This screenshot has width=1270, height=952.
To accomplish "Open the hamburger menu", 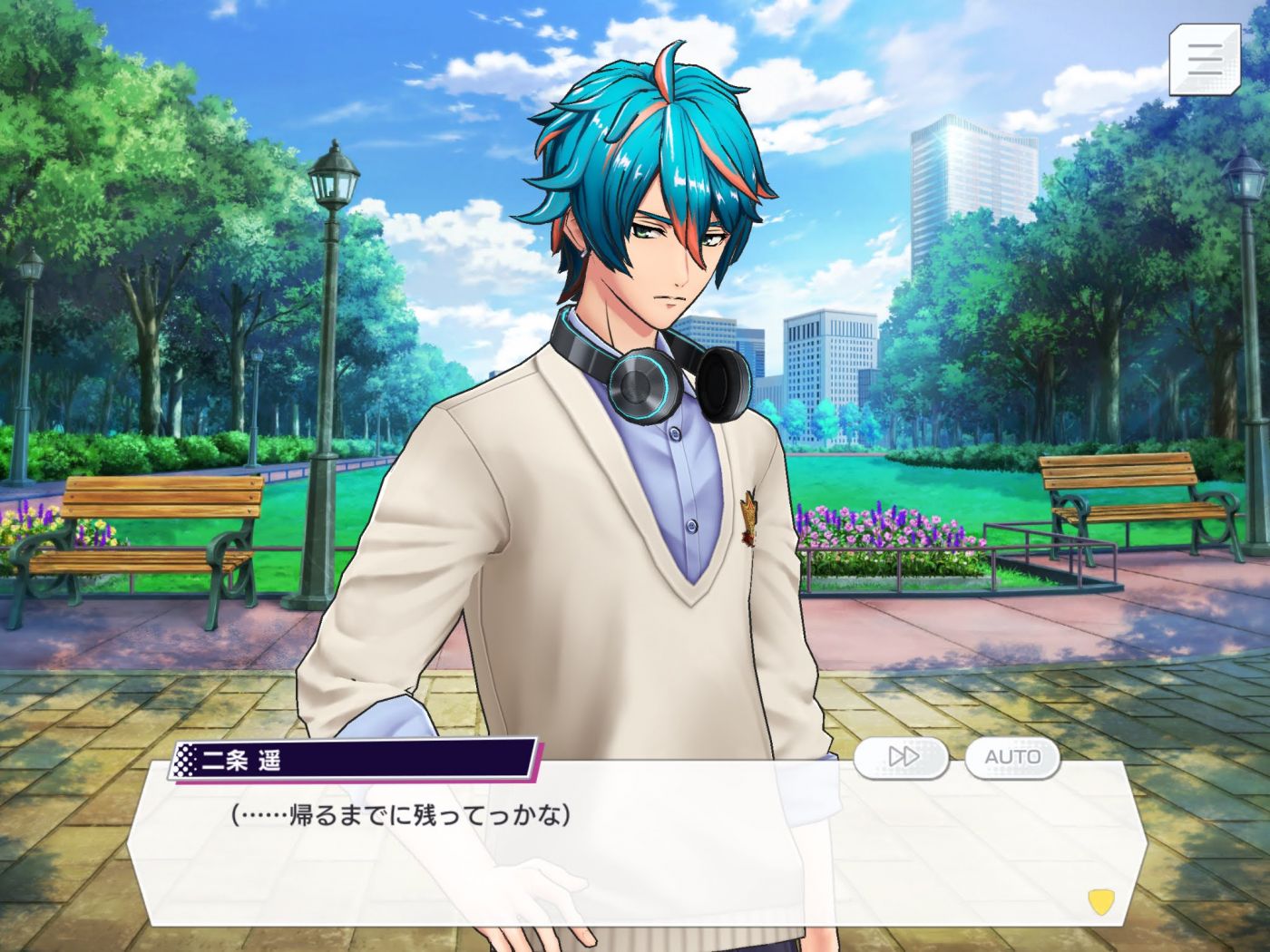I will pyautogui.click(x=1204, y=59).
